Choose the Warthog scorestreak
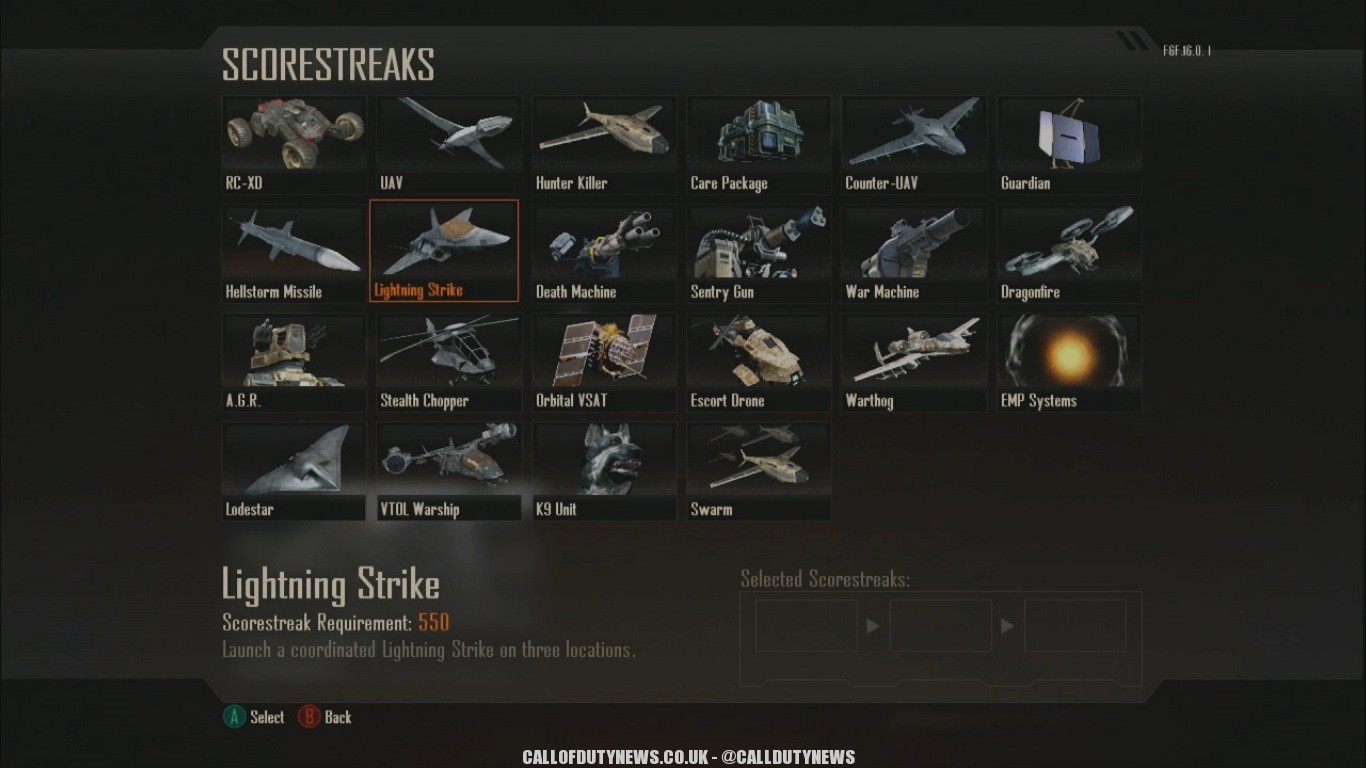 [x=914, y=361]
